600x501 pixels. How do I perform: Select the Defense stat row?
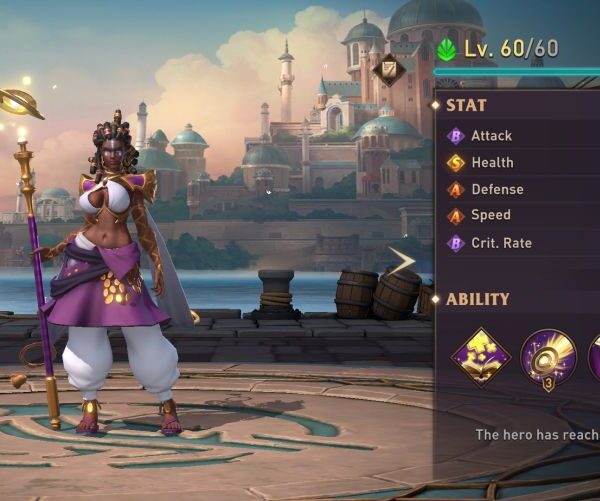pyautogui.click(x=497, y=189)
